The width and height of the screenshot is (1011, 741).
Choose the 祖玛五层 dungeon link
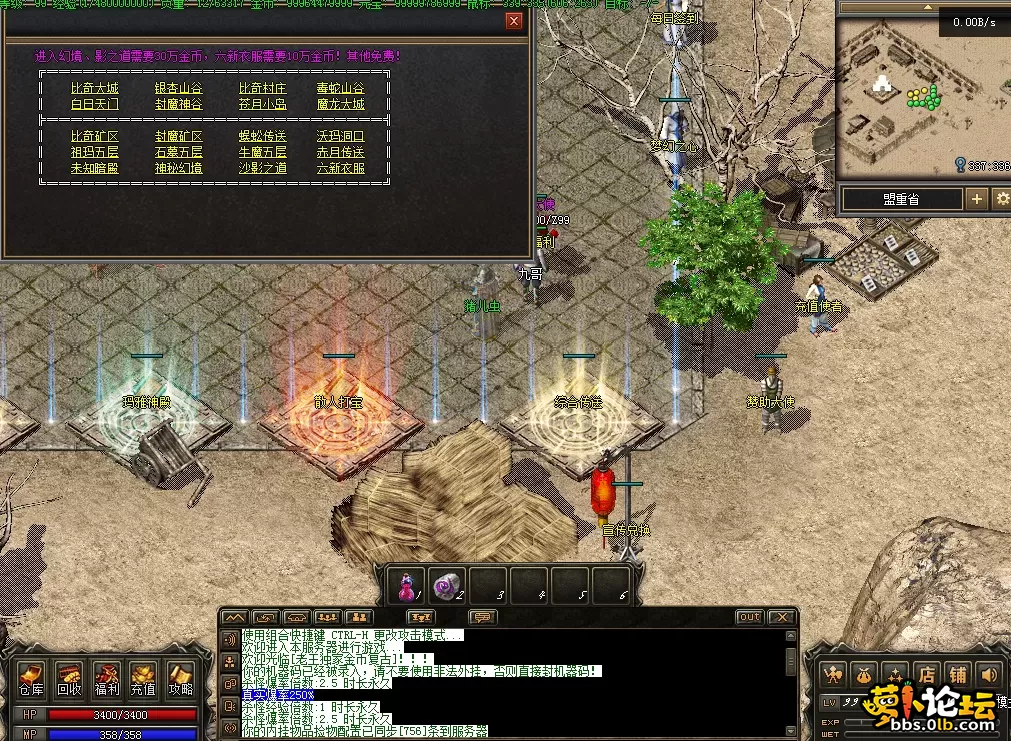pos(94,152)
